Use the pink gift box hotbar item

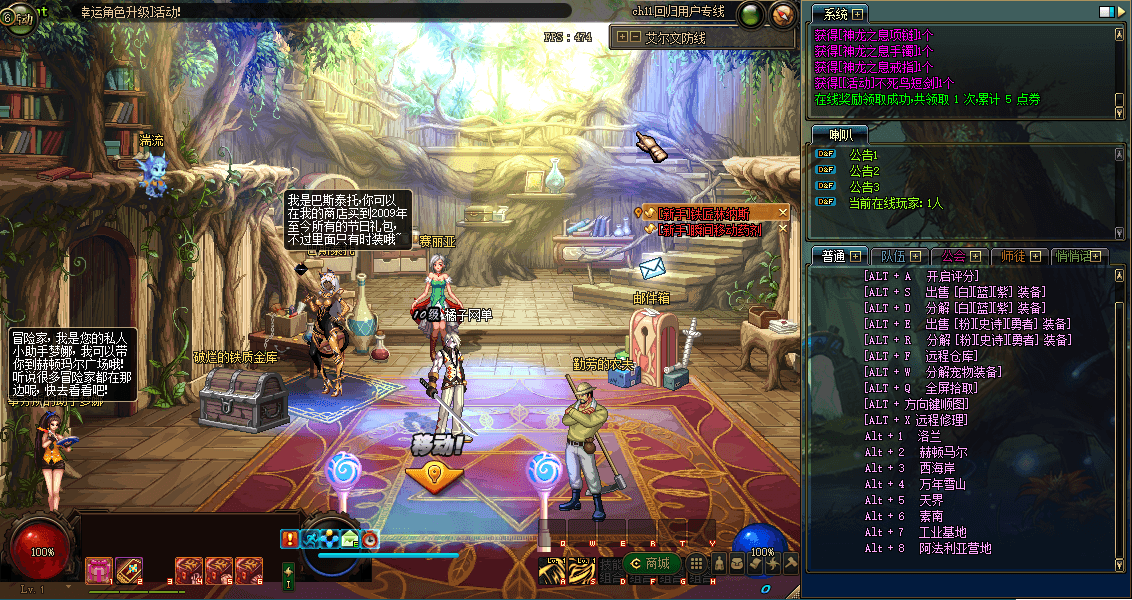pos(99,570)
